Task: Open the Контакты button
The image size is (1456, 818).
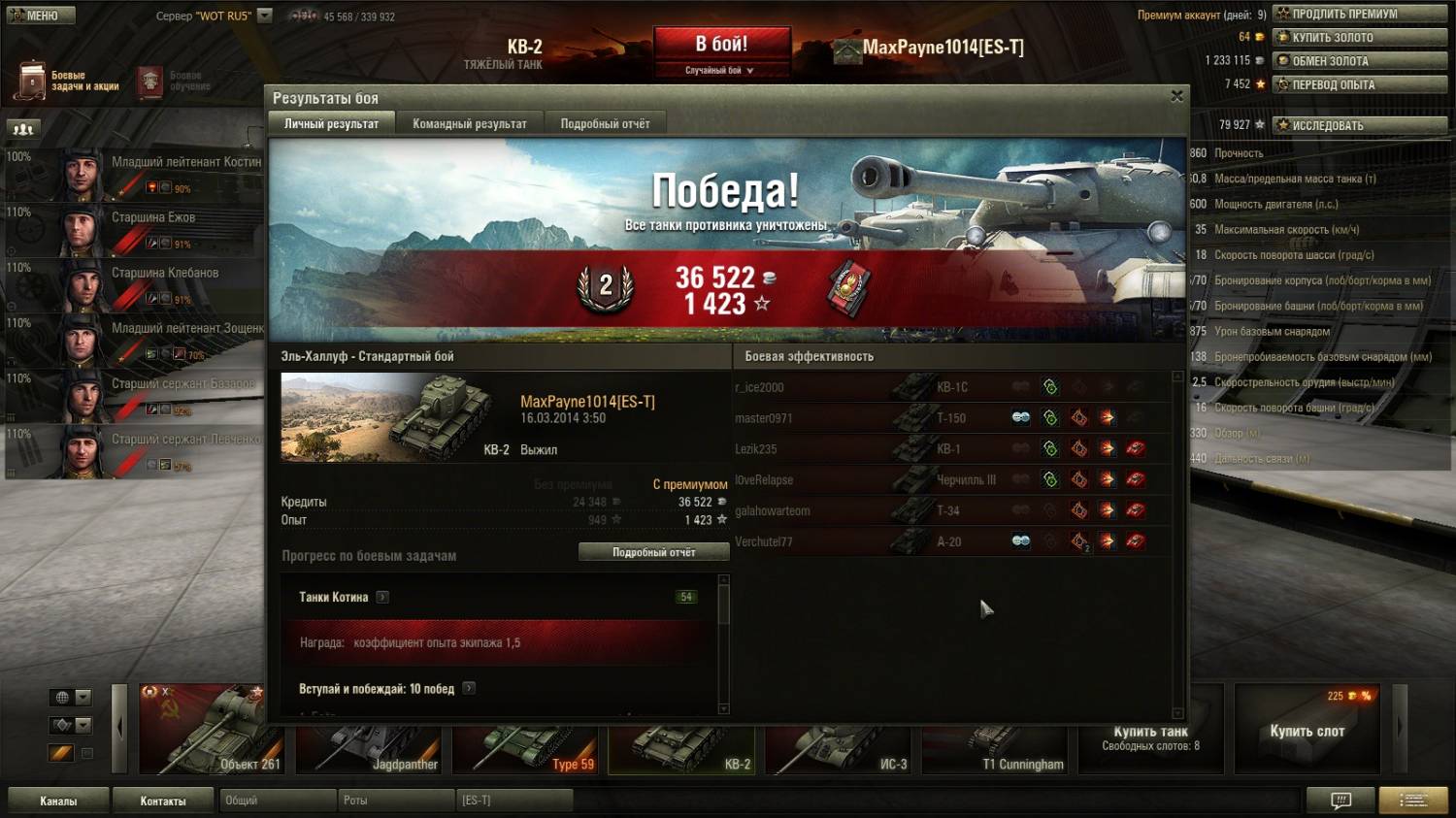Action: click(162, 801)
